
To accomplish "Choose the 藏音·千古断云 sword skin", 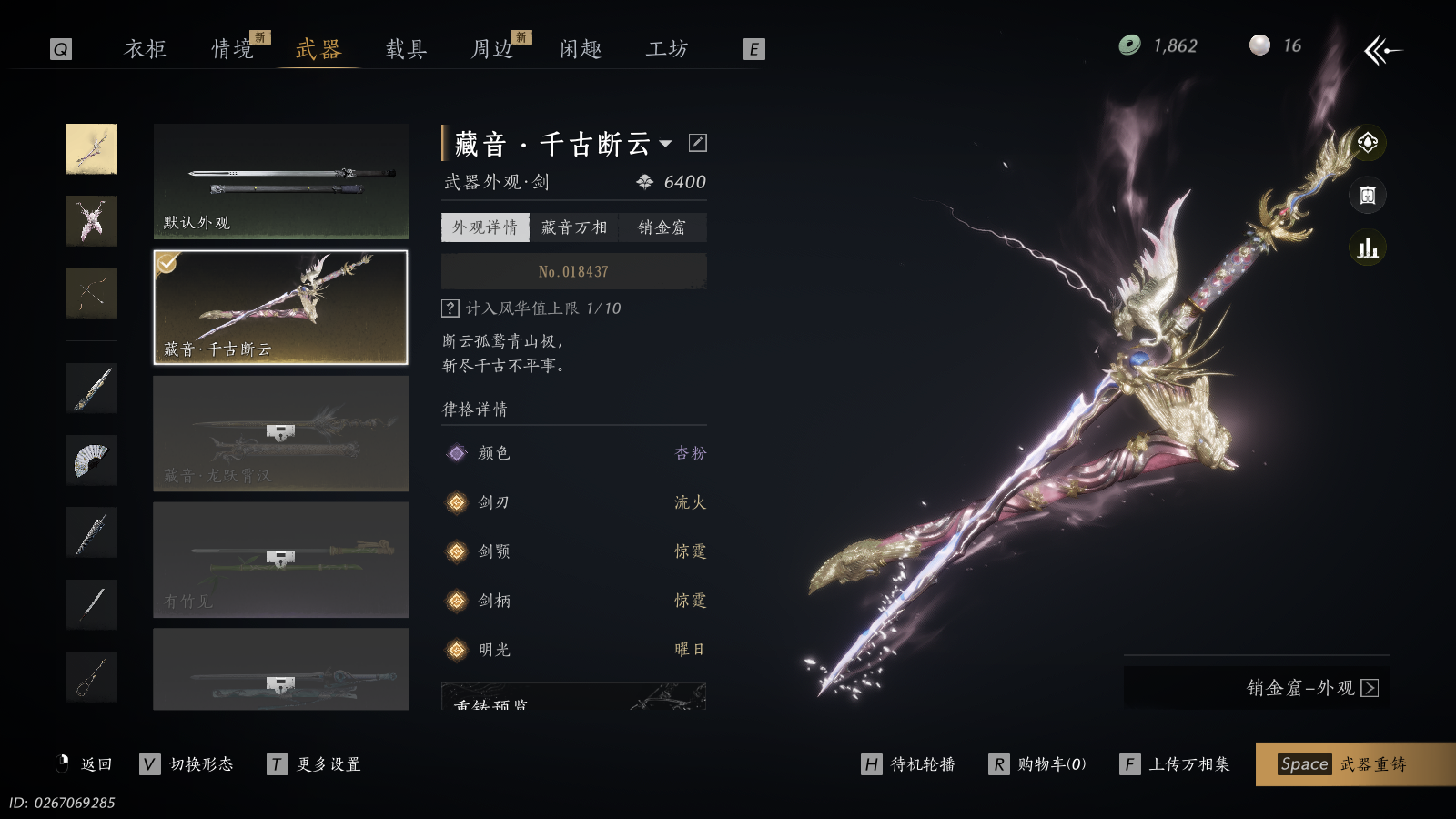I will pos(280,308).
